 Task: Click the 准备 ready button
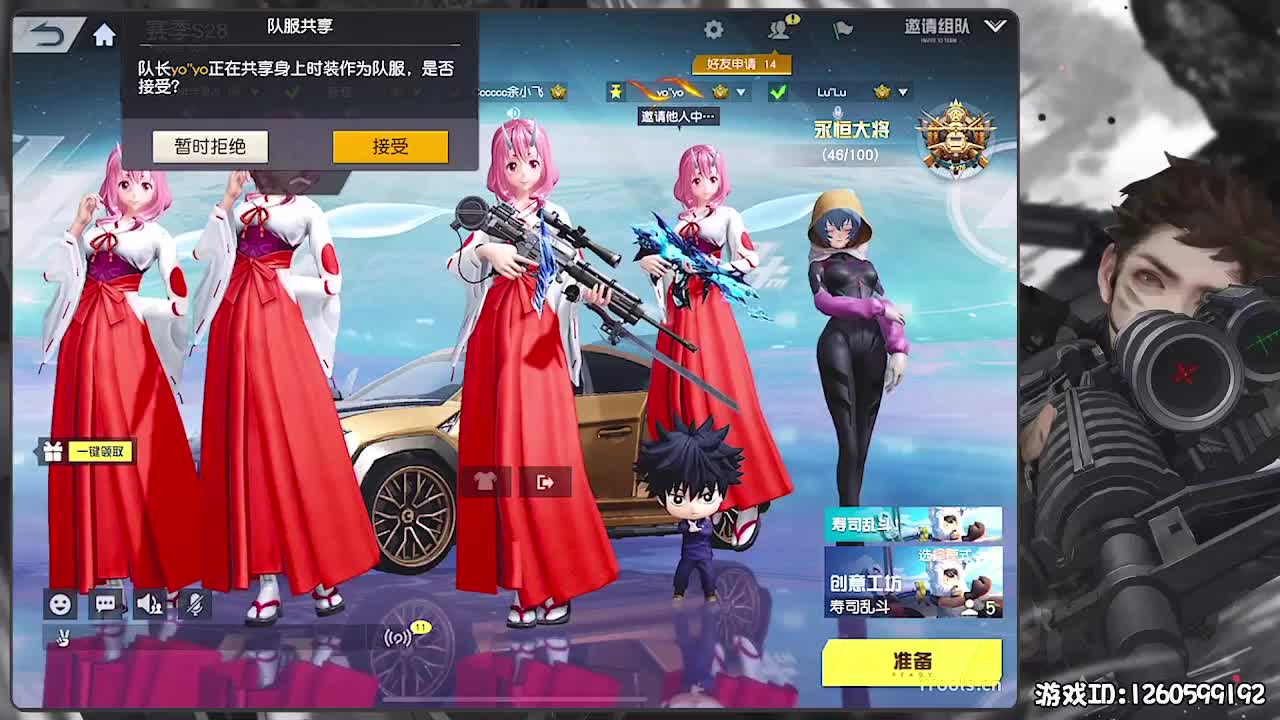click(x=908, y=661)
